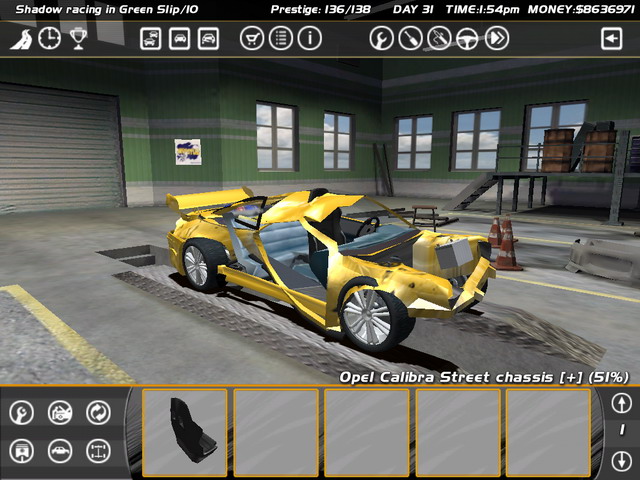Open the info icon
The image size is (640, 480).
[x=309, y=39]
